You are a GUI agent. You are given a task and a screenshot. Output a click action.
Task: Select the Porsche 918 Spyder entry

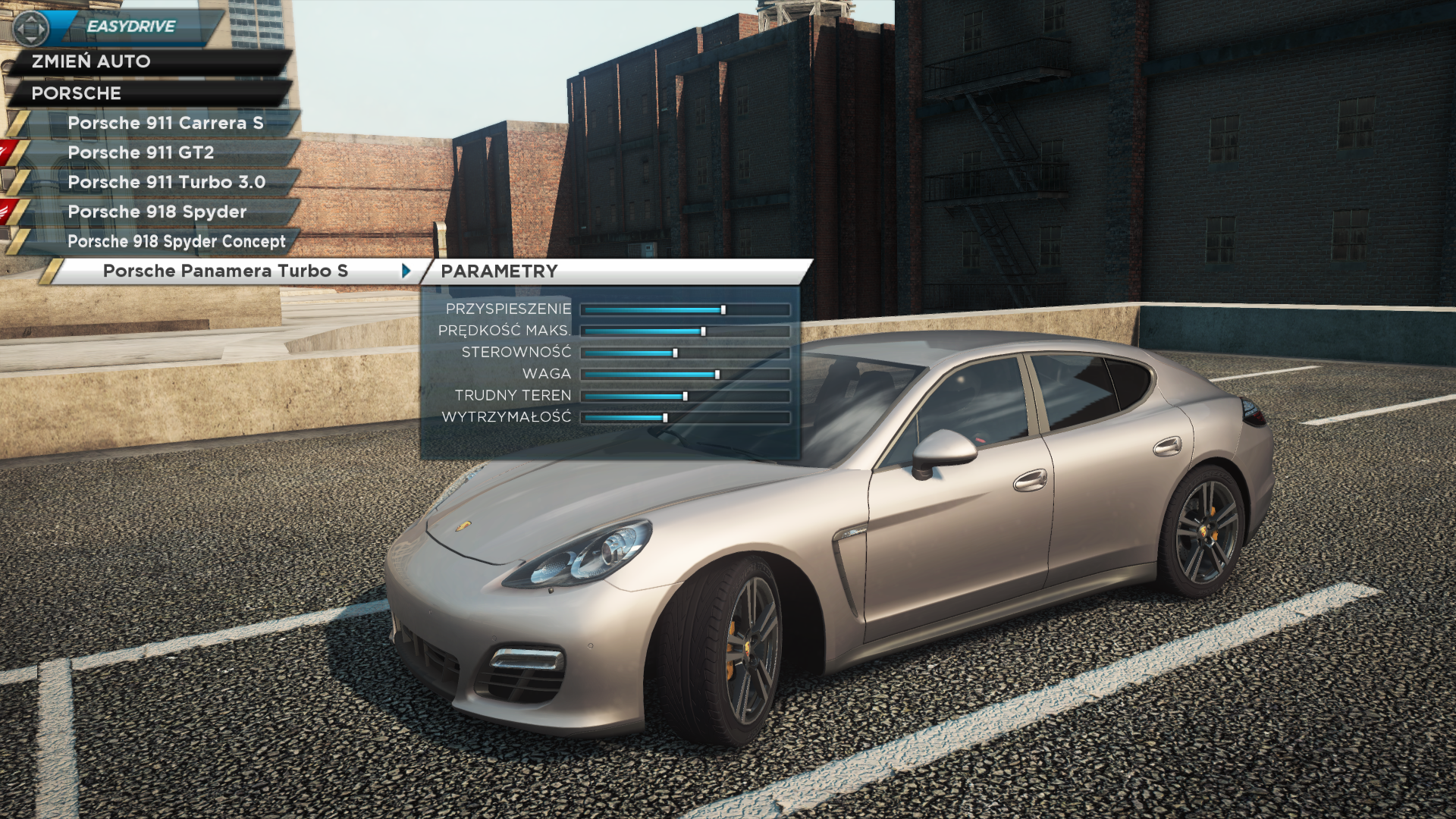pyautogui.click(x=157, y=212)
